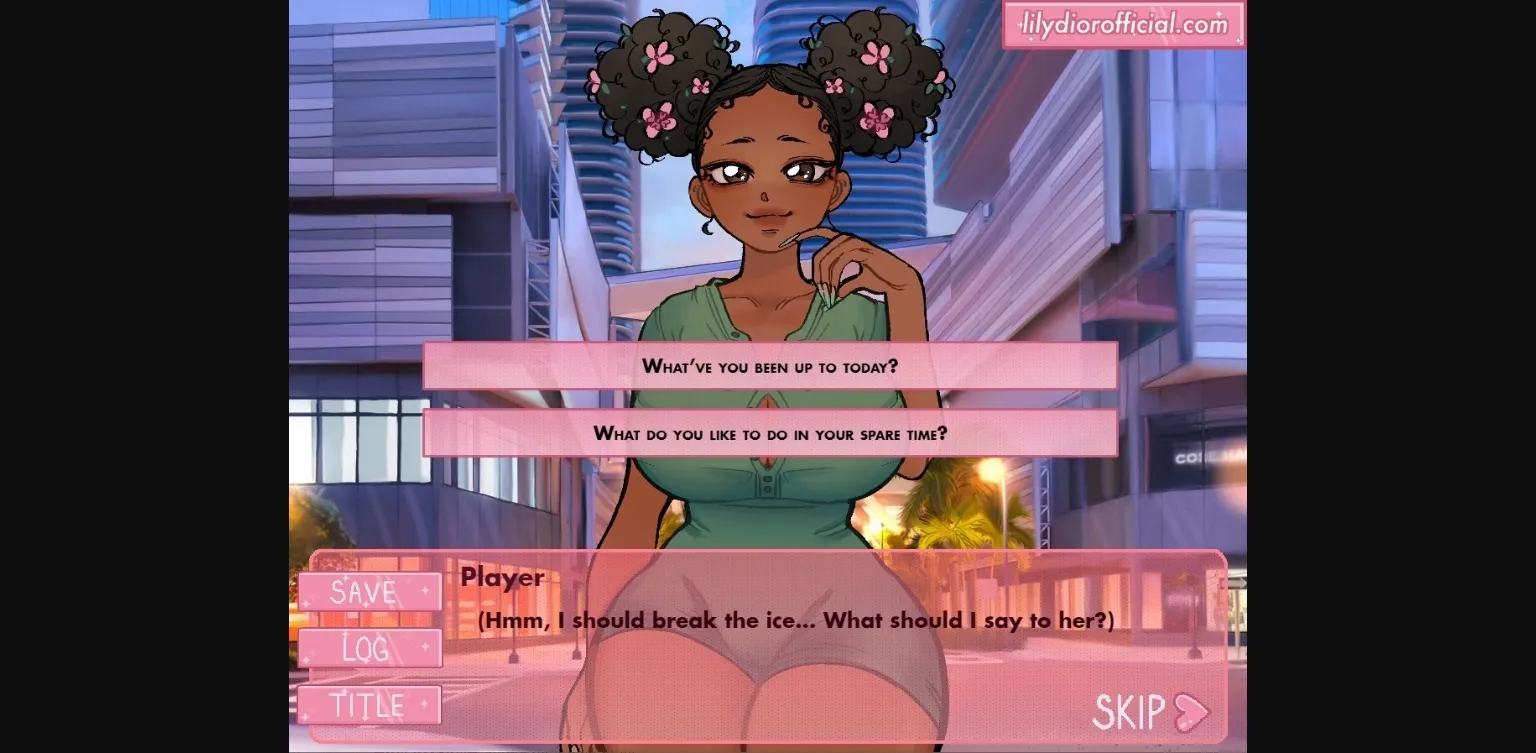The height and width of the screenshot is (753, 1536).
Task: Click the pink heart arrow beside SKIP
Action: pos(1192,712)
